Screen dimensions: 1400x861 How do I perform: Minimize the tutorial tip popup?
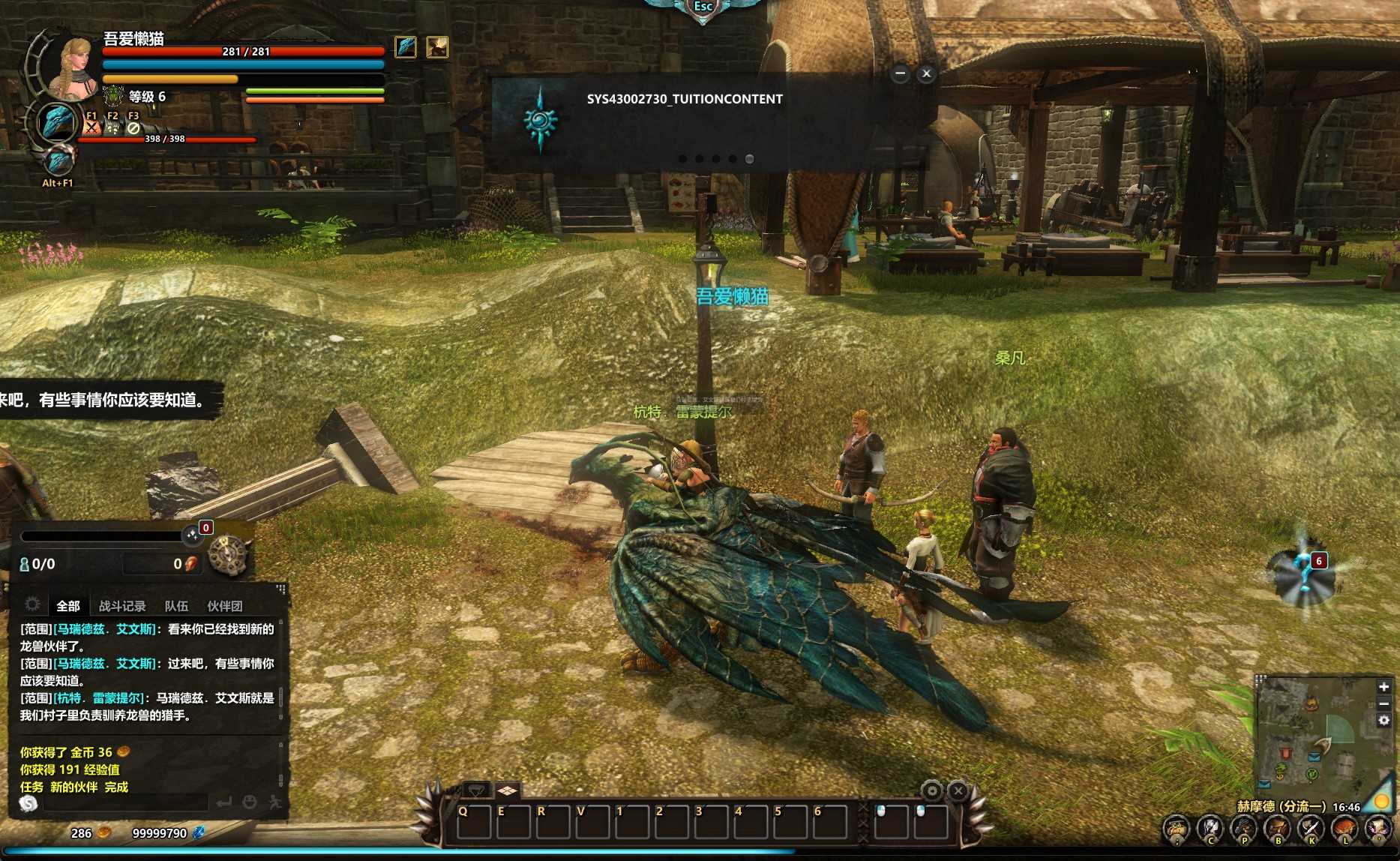click(900, 73)
